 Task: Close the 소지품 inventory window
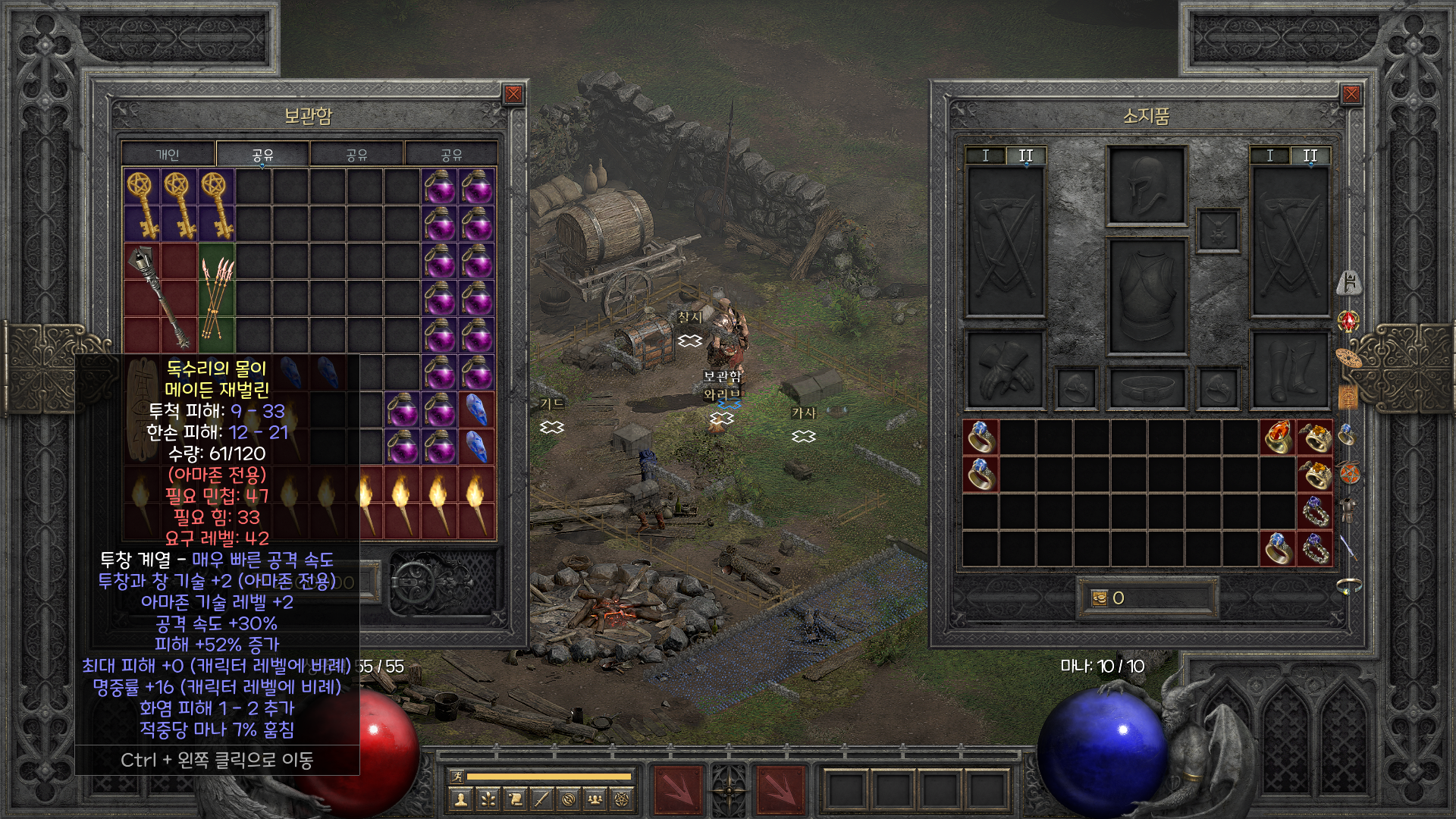click(1351, 94)
